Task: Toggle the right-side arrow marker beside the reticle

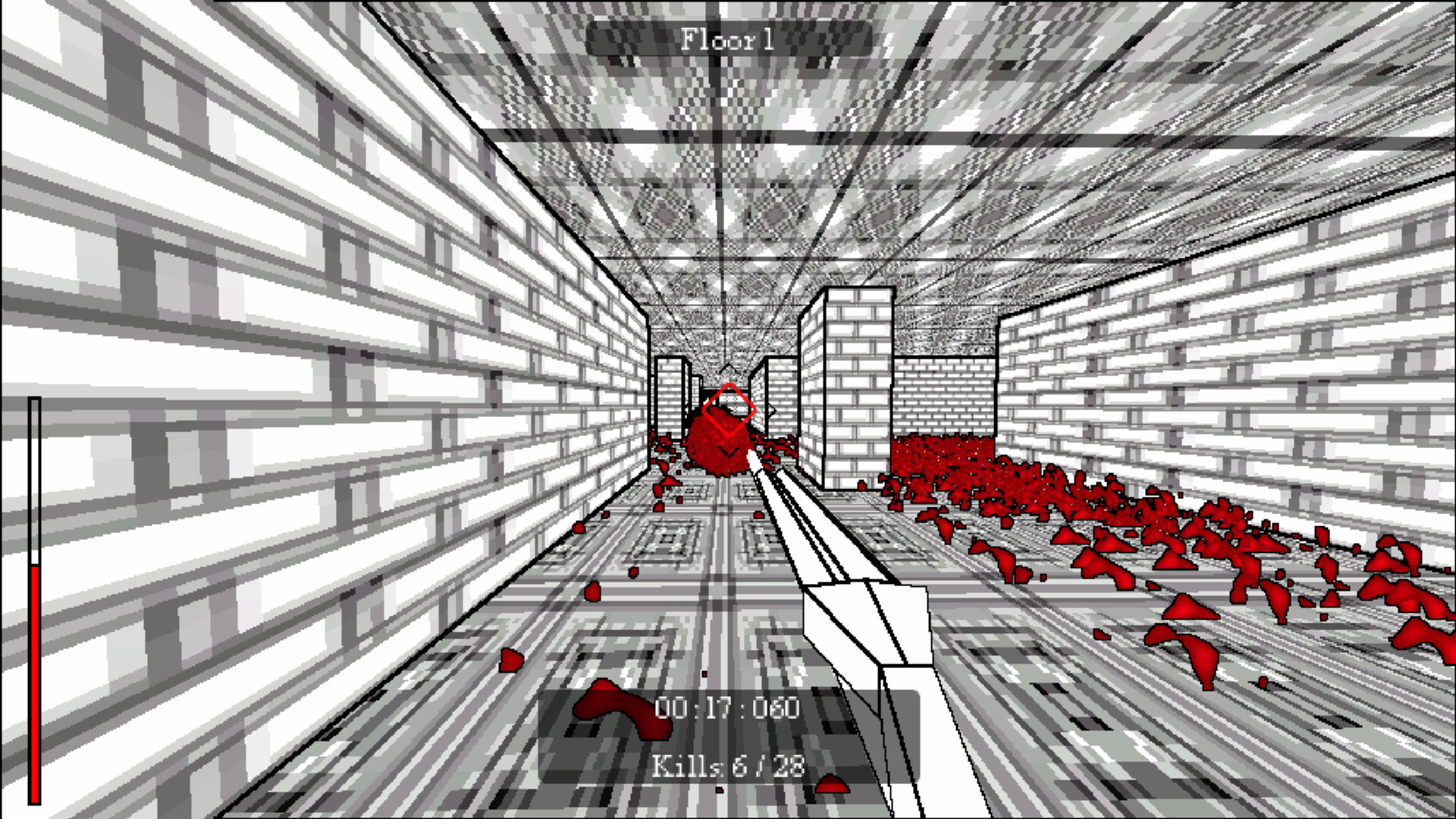Action: tap(773, 412)
